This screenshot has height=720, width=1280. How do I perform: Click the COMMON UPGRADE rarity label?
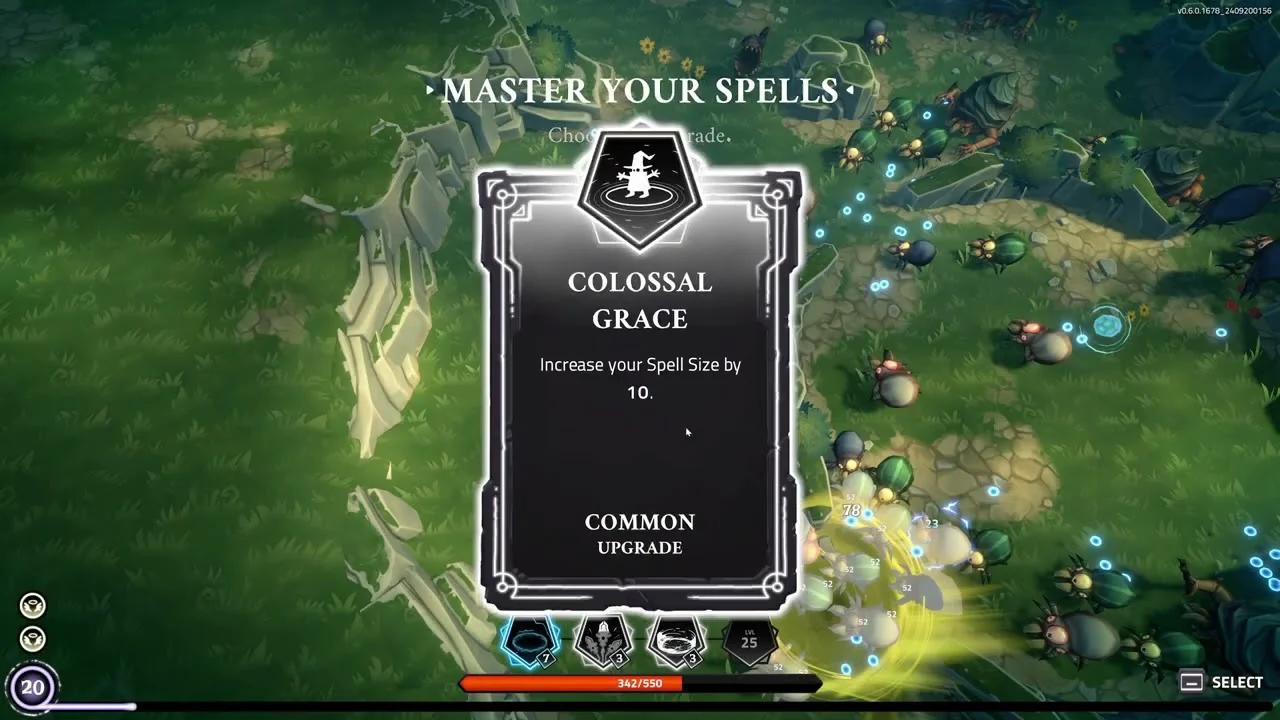[x=640, y=534]
